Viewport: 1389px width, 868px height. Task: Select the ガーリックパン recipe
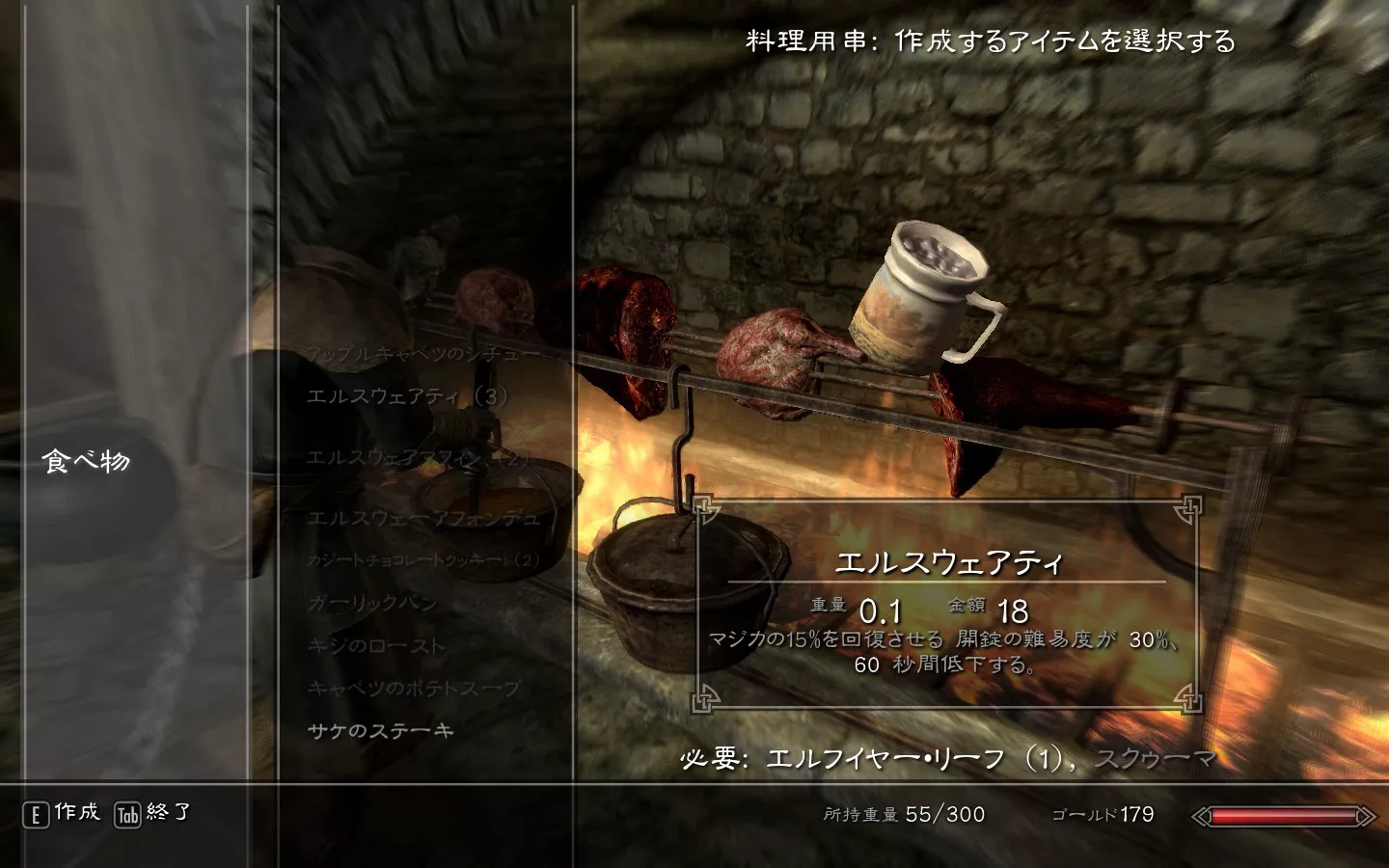coord(372,603)
